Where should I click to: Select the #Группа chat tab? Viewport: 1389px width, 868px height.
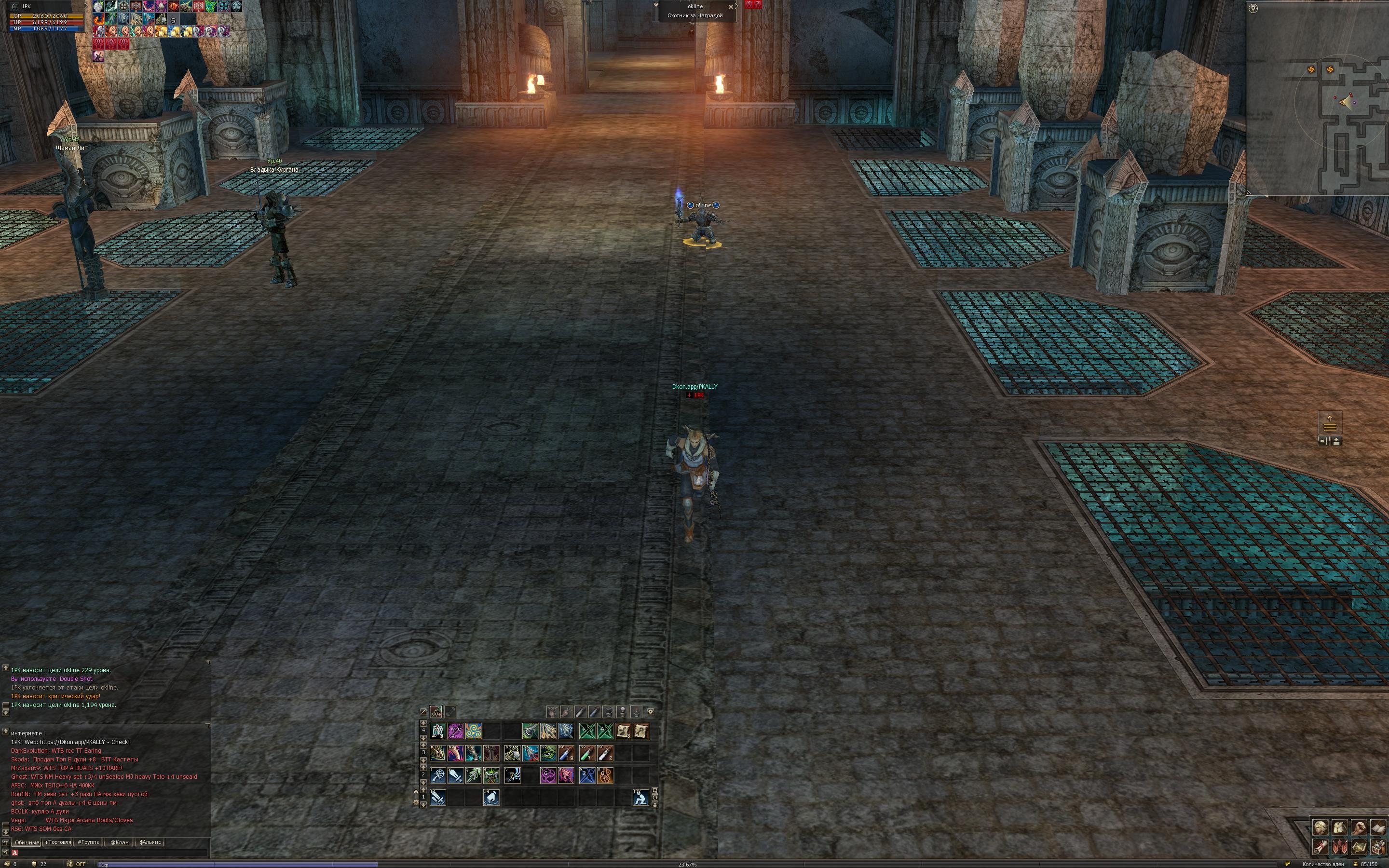point(88,842)
